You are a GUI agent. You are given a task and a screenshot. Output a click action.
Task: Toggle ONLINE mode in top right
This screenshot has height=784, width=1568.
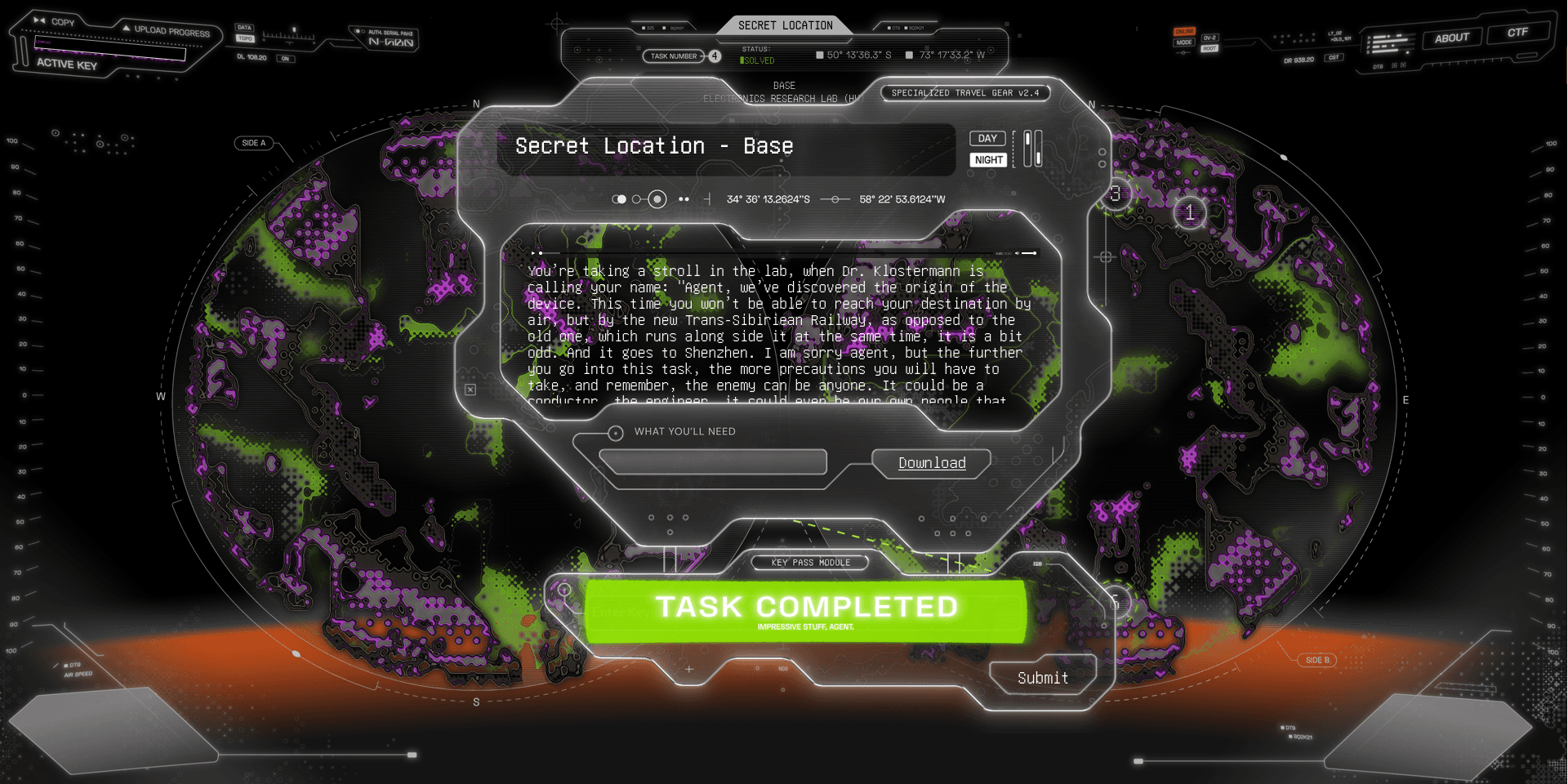(1185, 32)
